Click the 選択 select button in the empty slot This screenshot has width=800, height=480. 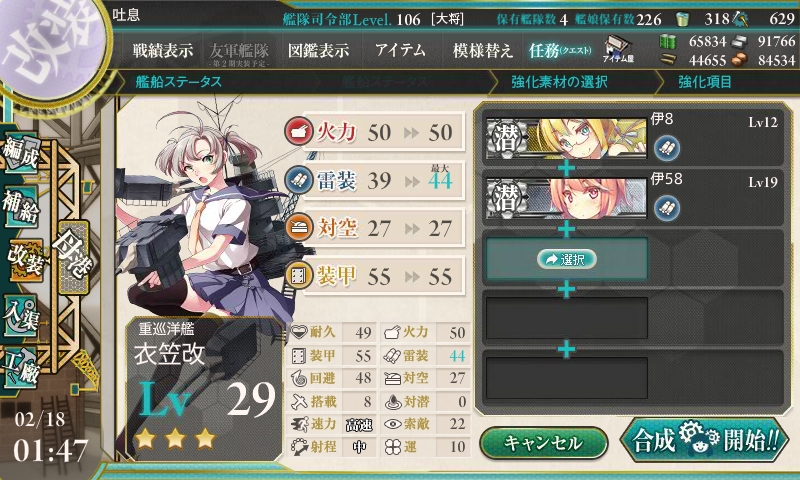(566, 259)
